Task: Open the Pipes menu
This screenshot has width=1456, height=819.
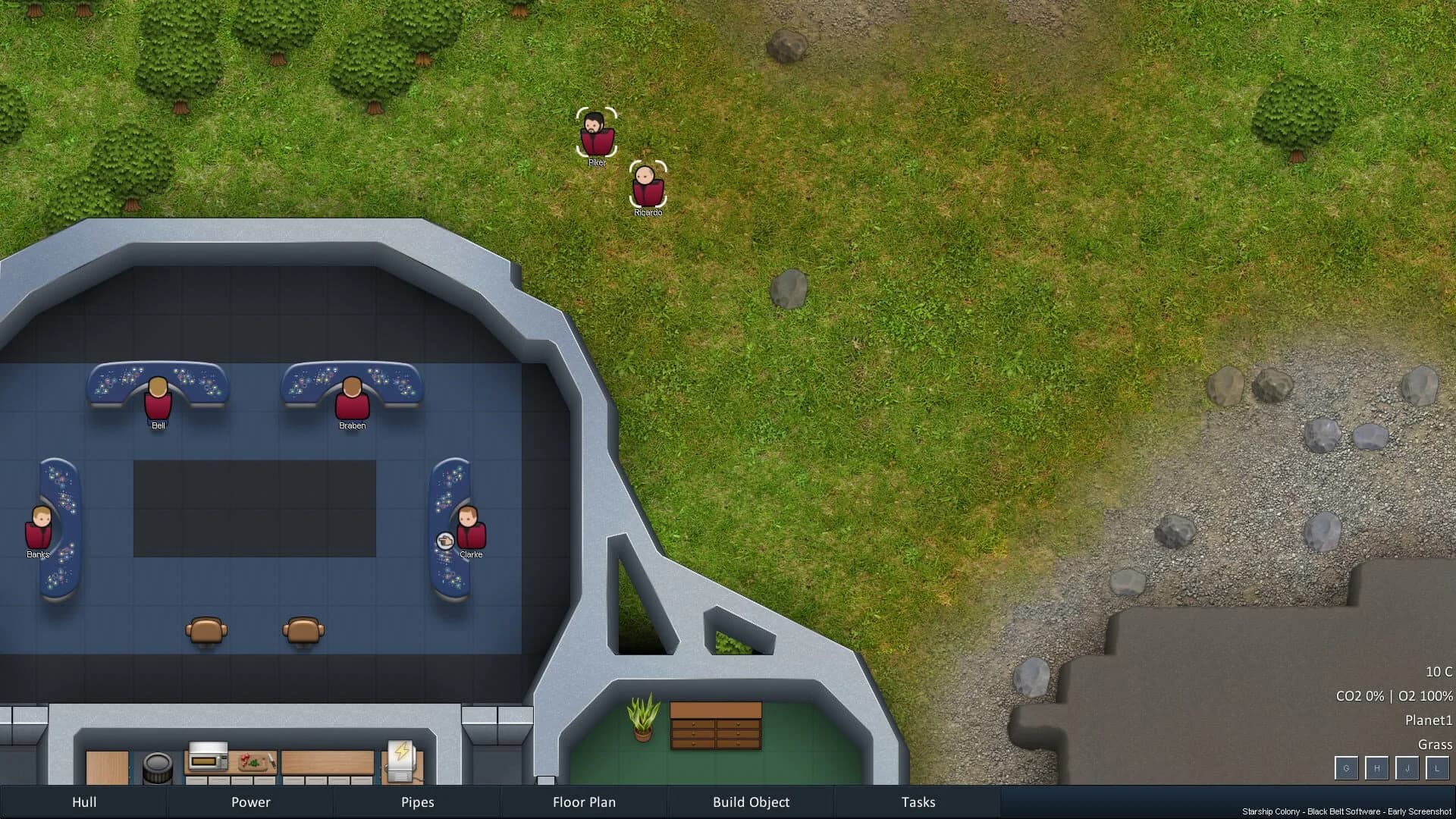Action: (417, 802)
